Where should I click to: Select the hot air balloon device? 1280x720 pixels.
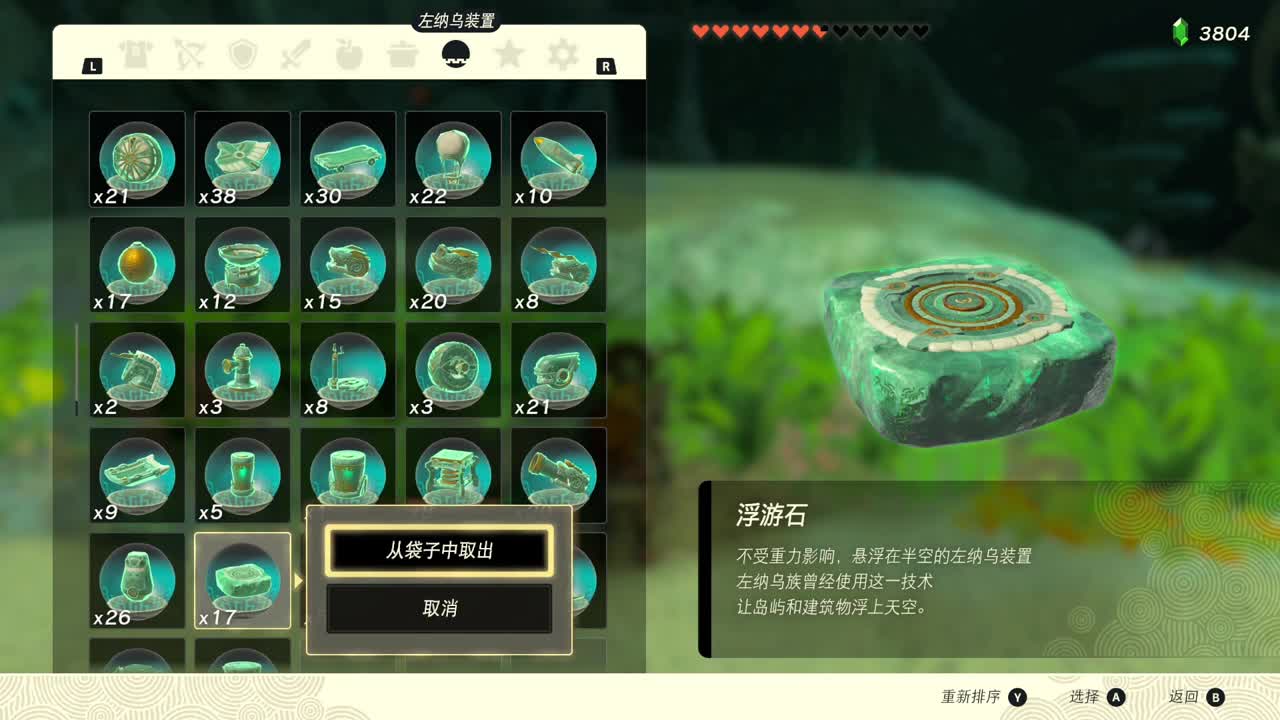[x=452, y=158]
